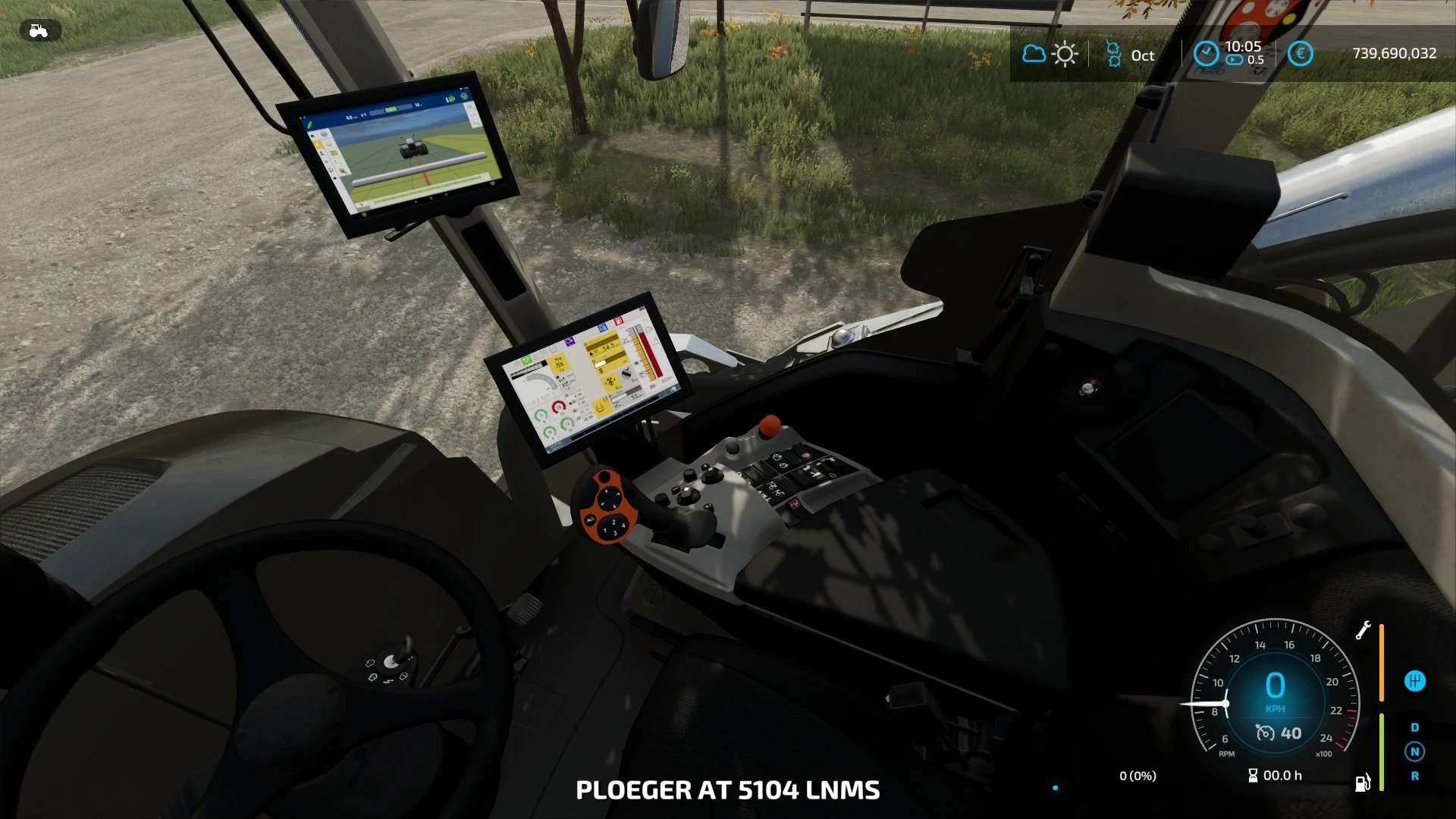Choose the N neutral gear indicator
Image resolution: width=1456 pixels, height=819 pixels.
[x=1414, y=752]
